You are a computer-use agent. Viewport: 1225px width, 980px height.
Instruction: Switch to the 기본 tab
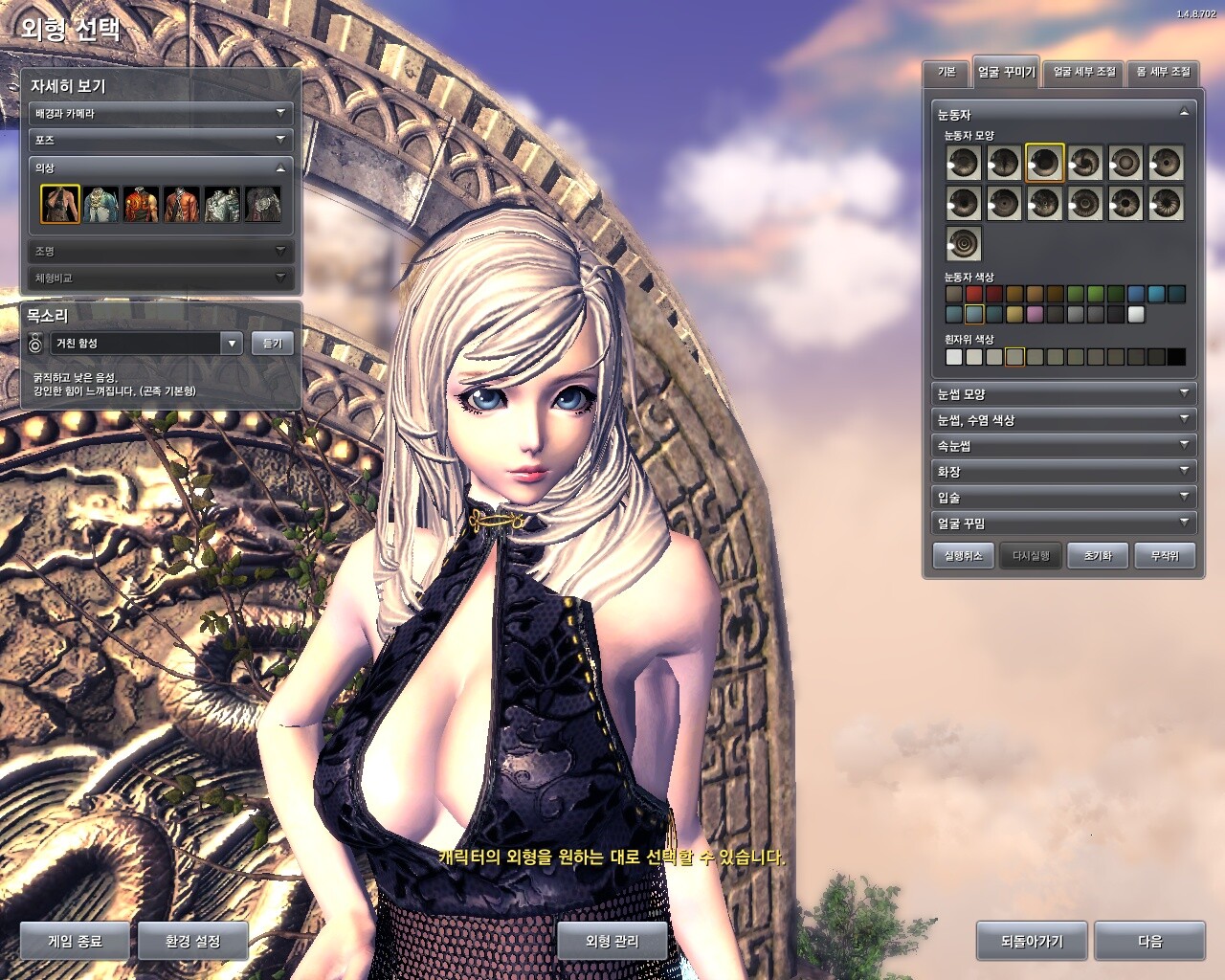pos(947,73)
